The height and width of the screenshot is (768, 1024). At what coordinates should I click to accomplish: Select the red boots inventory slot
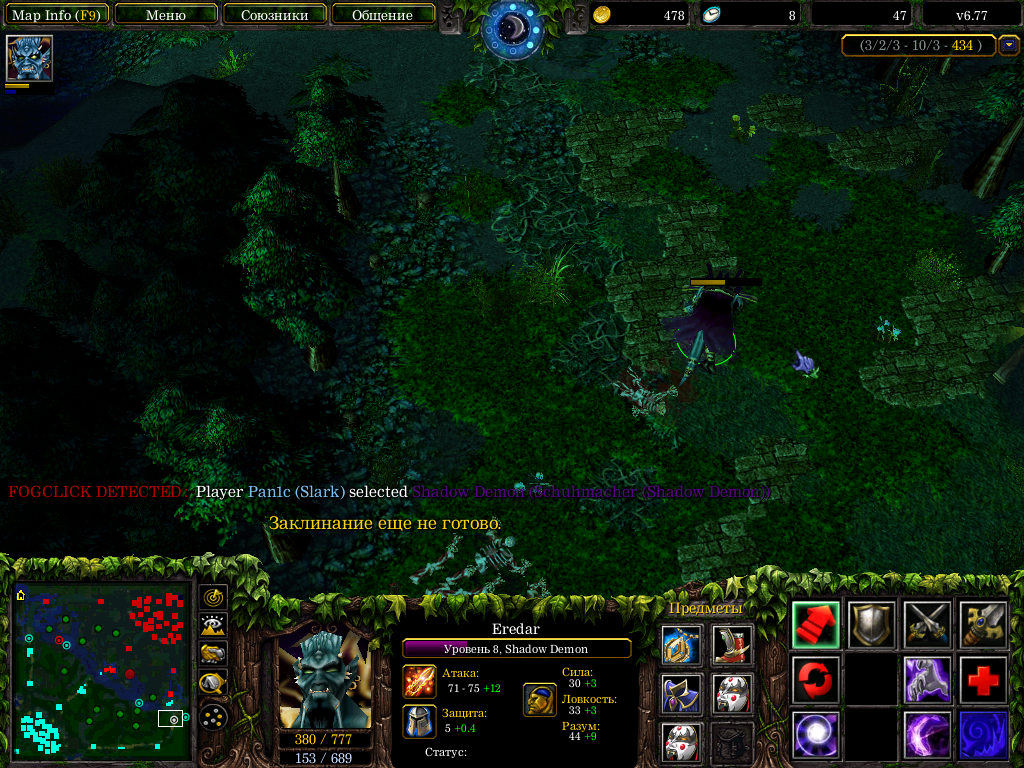tap(732, 645)
